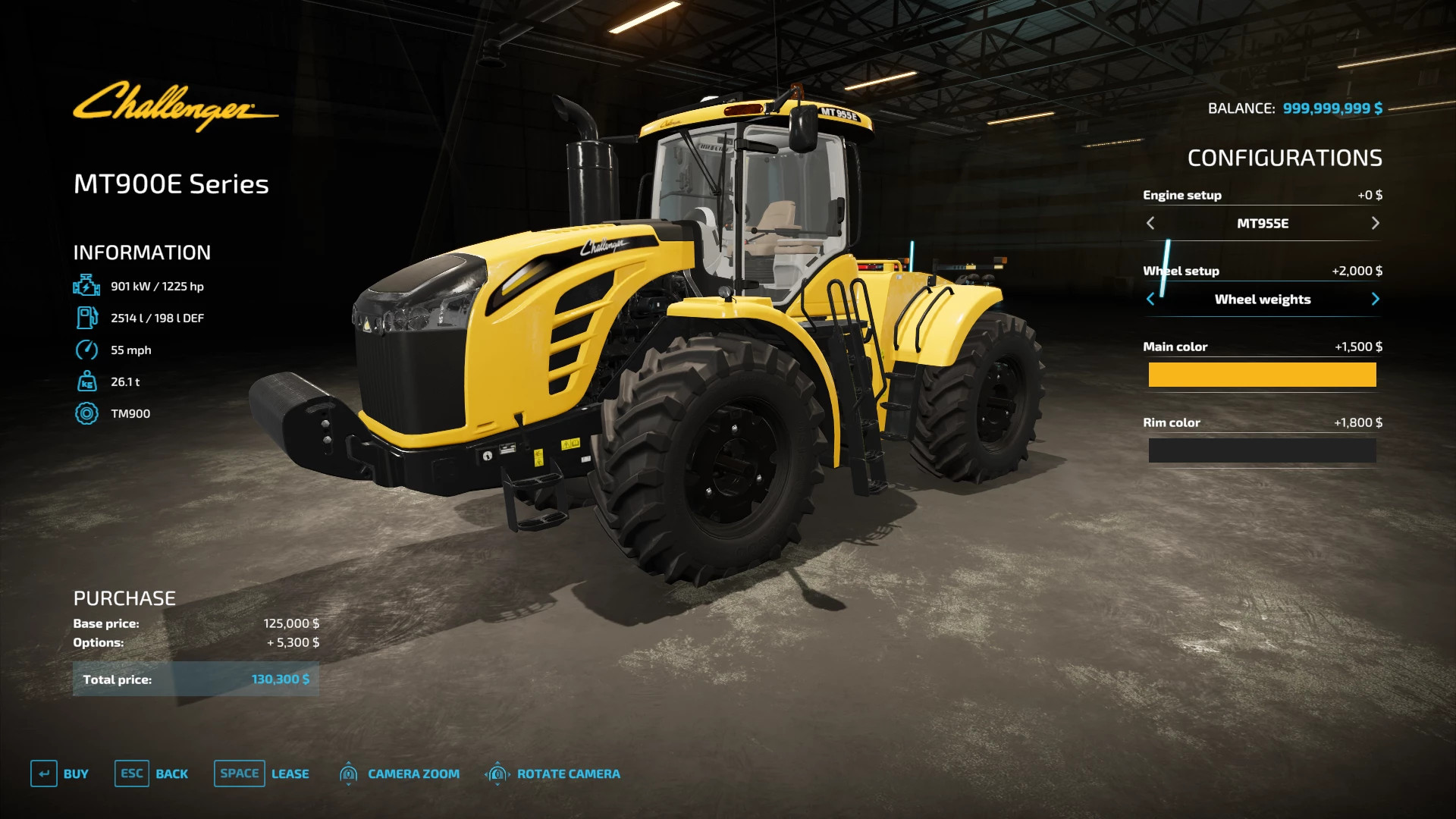Click the speedometer icon next to 55 mph
1456x819 pixels.
point(87,350)
